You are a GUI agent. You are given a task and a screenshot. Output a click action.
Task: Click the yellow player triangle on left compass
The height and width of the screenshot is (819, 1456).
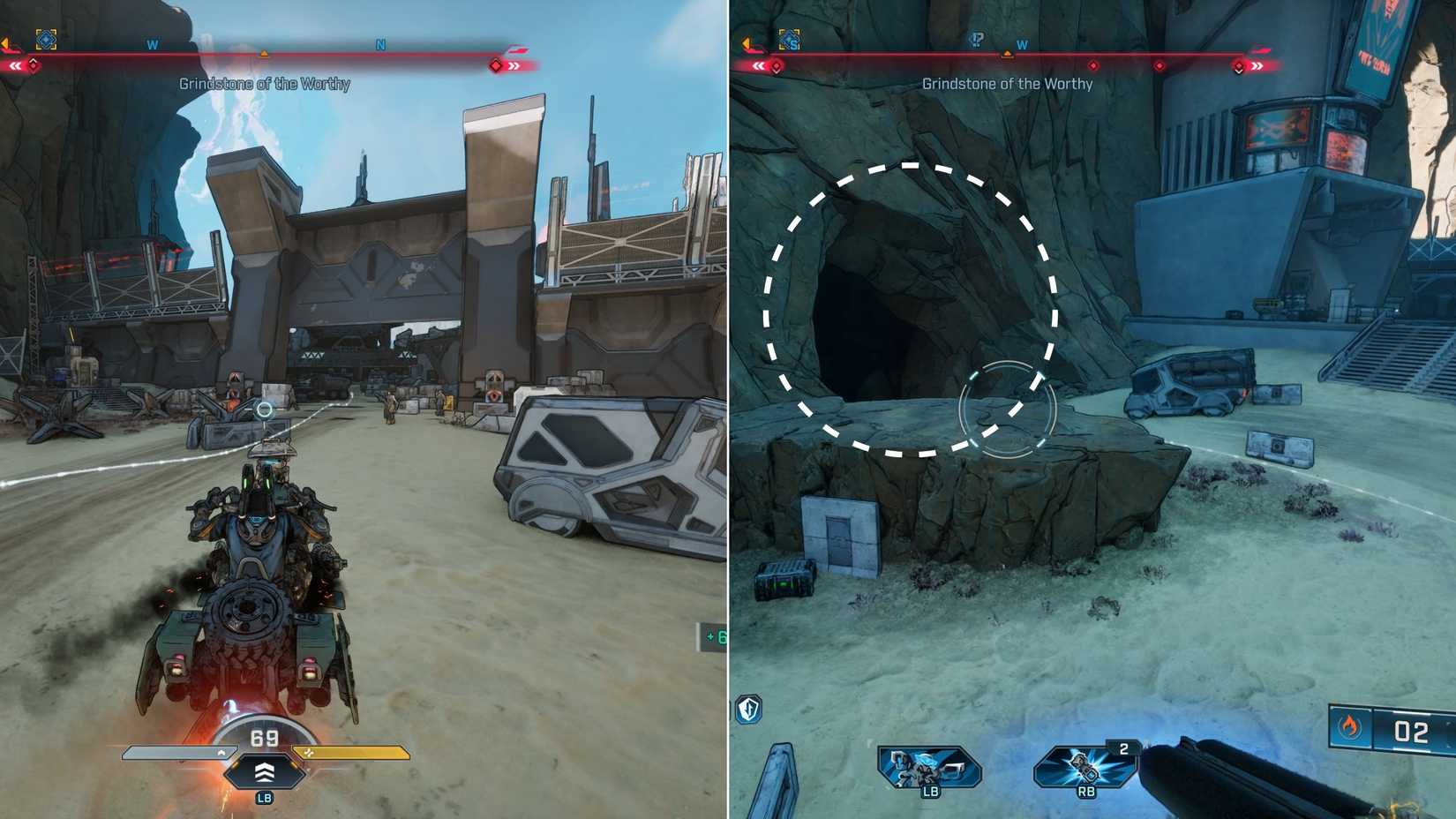[x=263, y=53]
